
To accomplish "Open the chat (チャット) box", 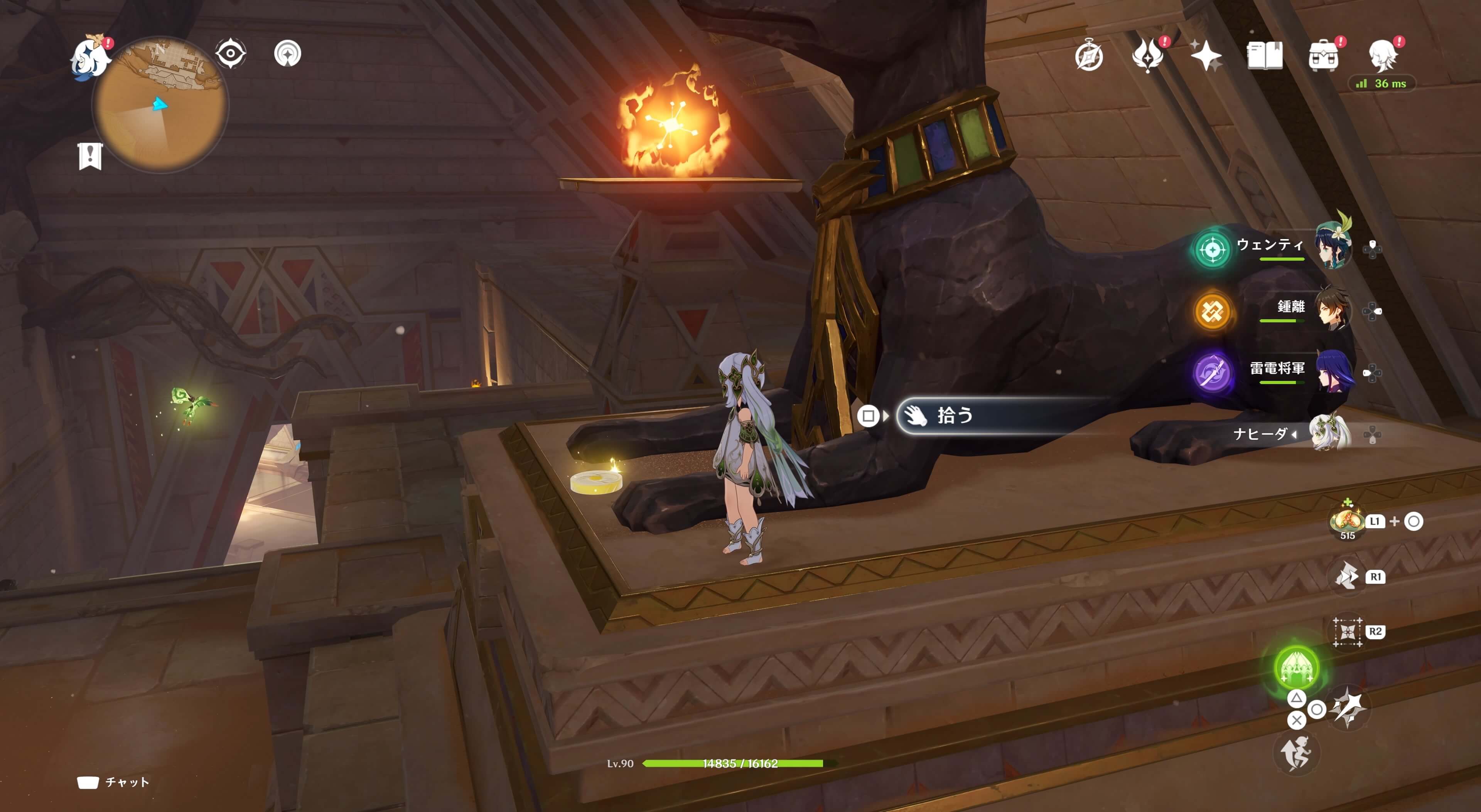I will (x=114, y=782).
